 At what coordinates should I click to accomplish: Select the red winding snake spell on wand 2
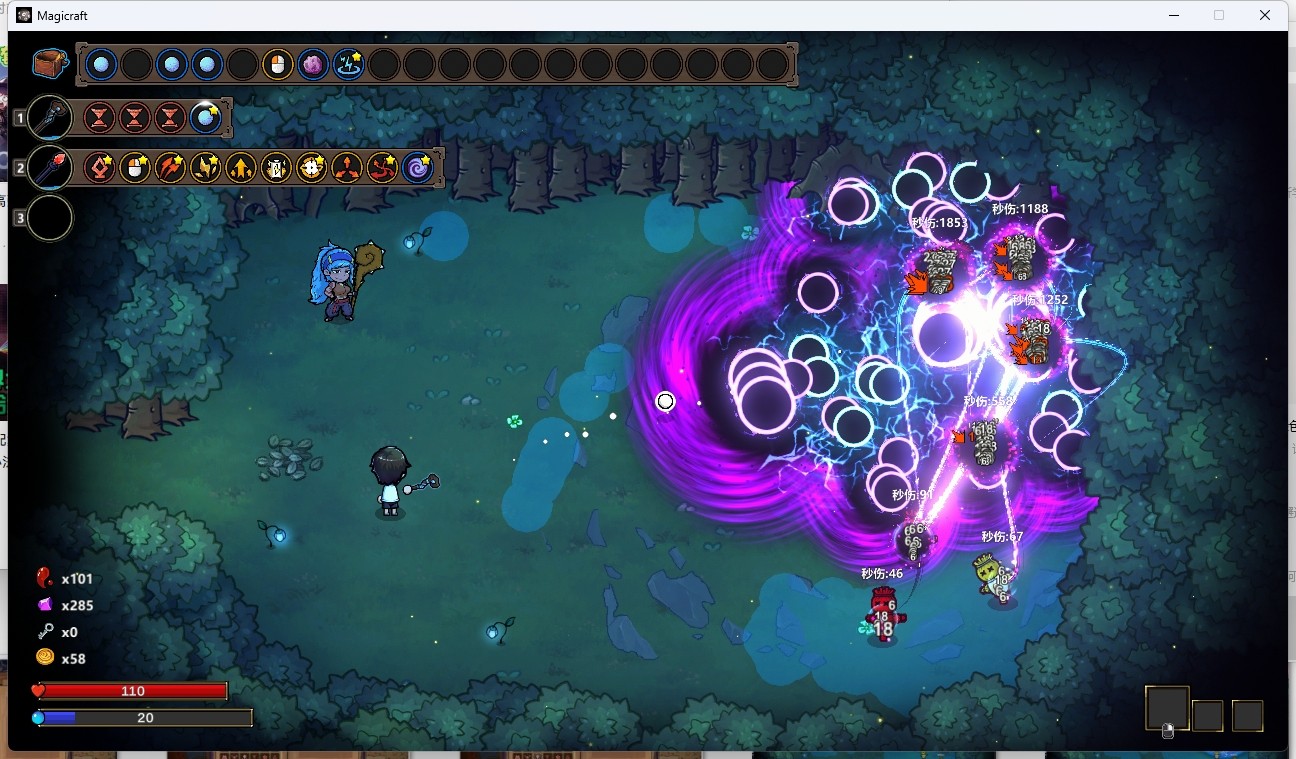(382, 167)
